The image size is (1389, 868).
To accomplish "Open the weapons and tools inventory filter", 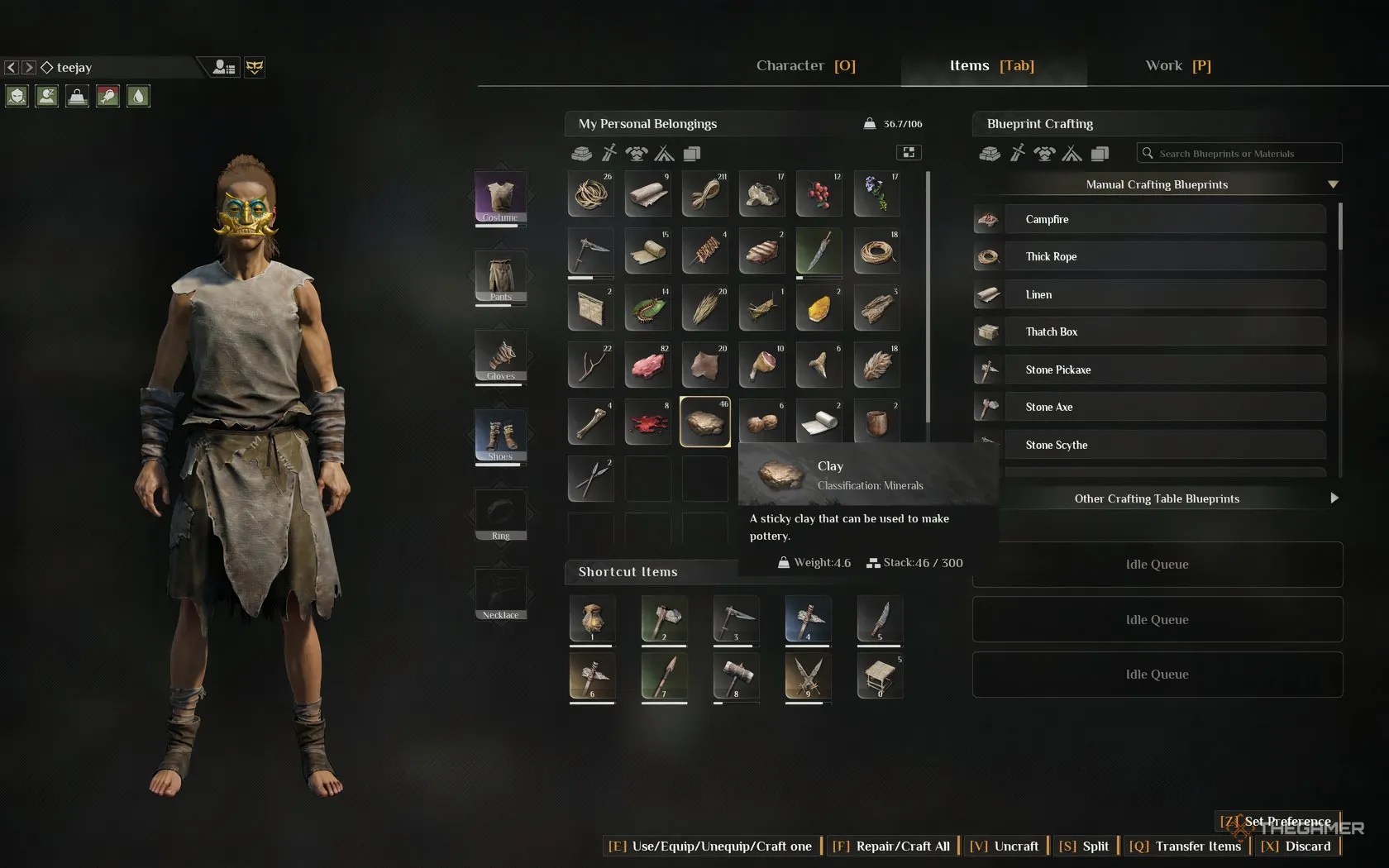I will 609,154.
